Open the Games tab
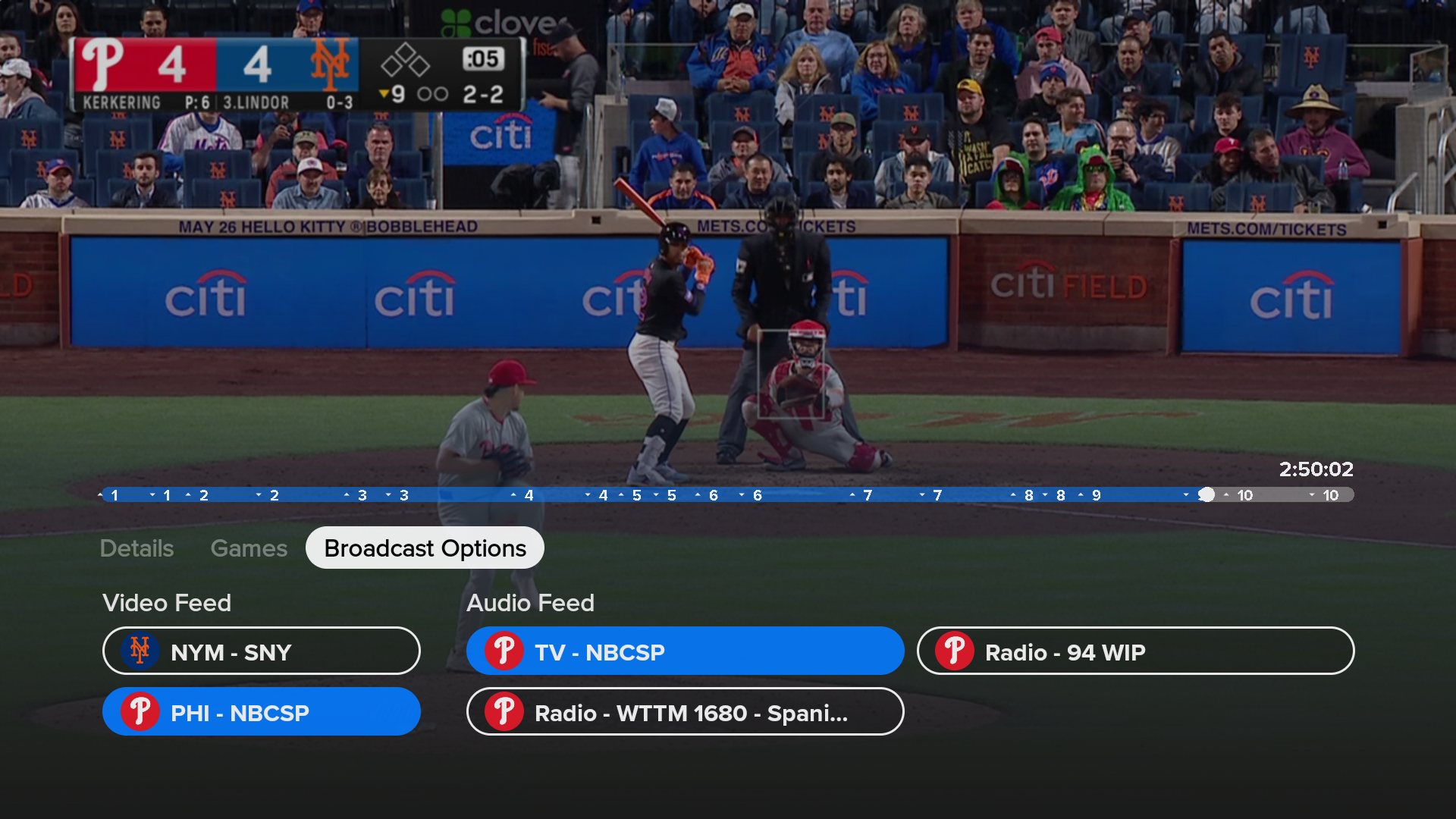Screen dimensions: 1456x819 tap(249, 548)
